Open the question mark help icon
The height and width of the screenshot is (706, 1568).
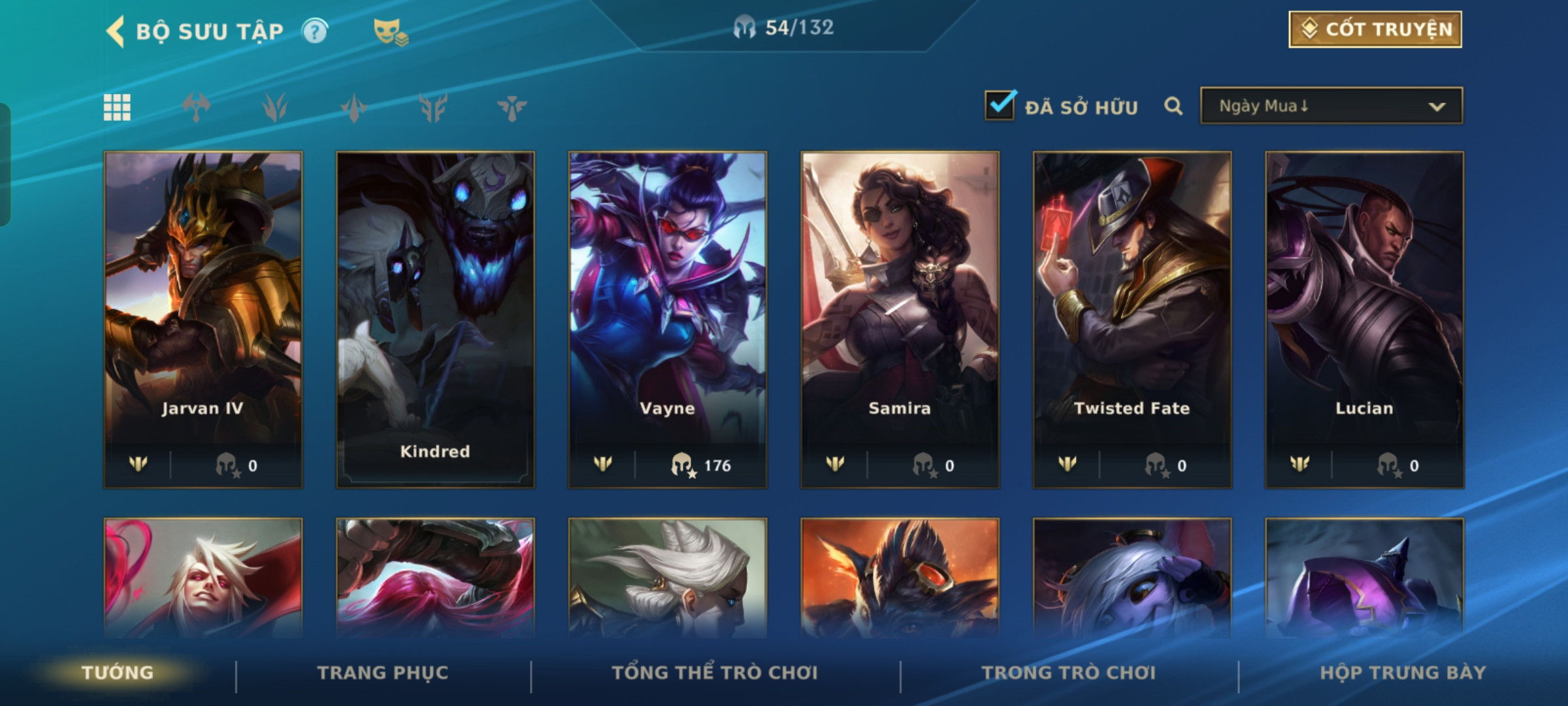coord(315,31)
